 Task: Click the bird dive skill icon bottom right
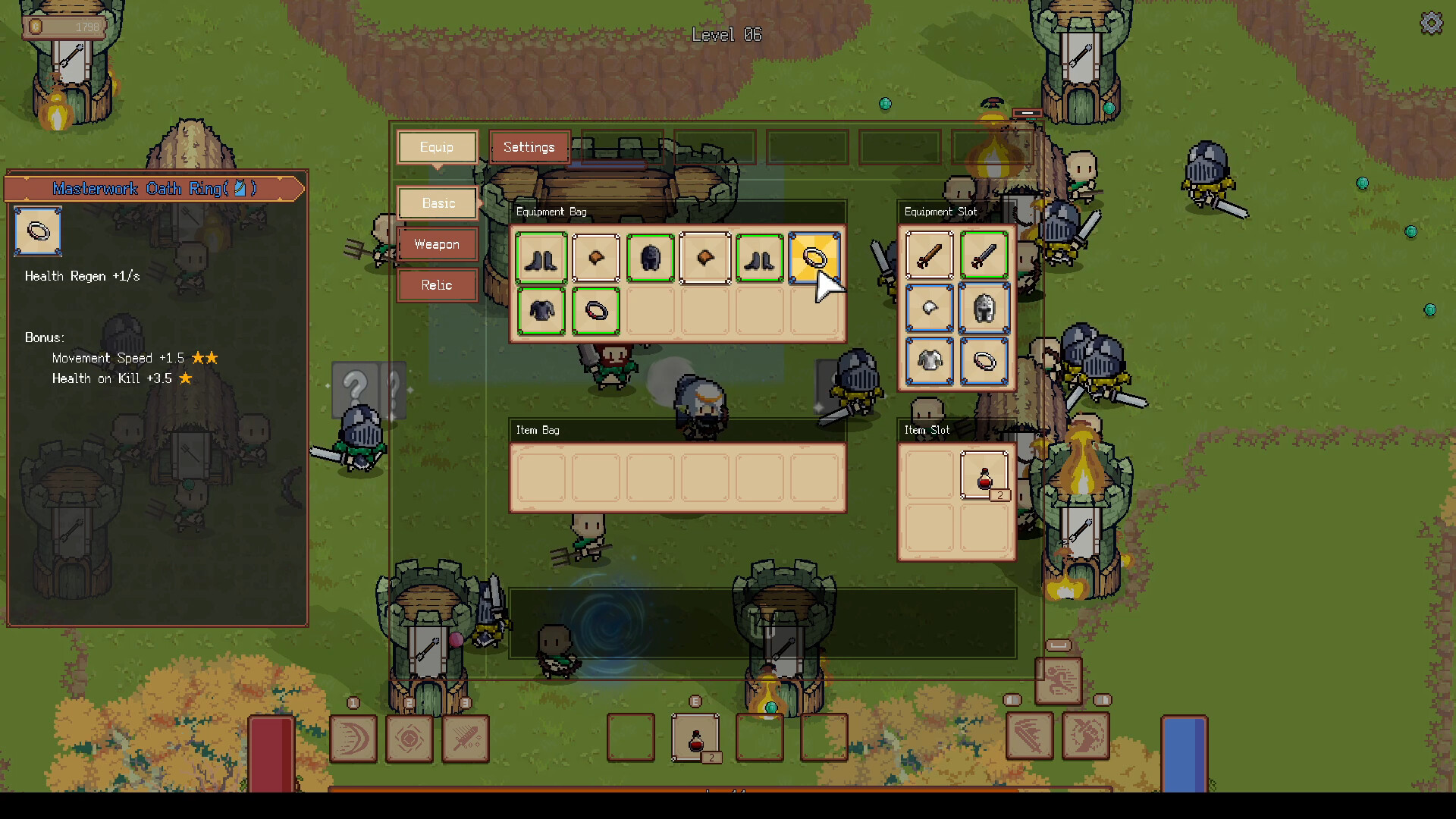tap(1086, 736)
